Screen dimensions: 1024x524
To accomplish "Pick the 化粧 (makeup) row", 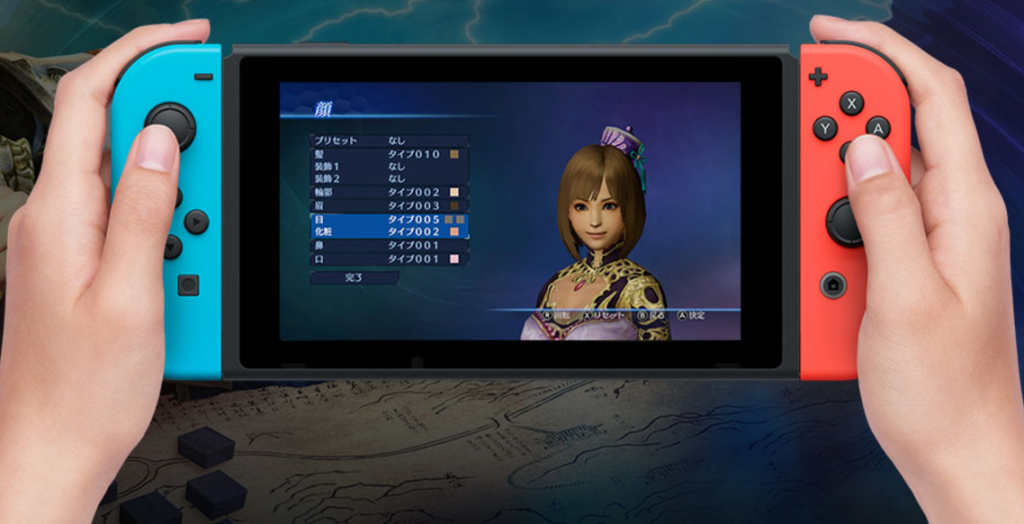I will point(380,232).
